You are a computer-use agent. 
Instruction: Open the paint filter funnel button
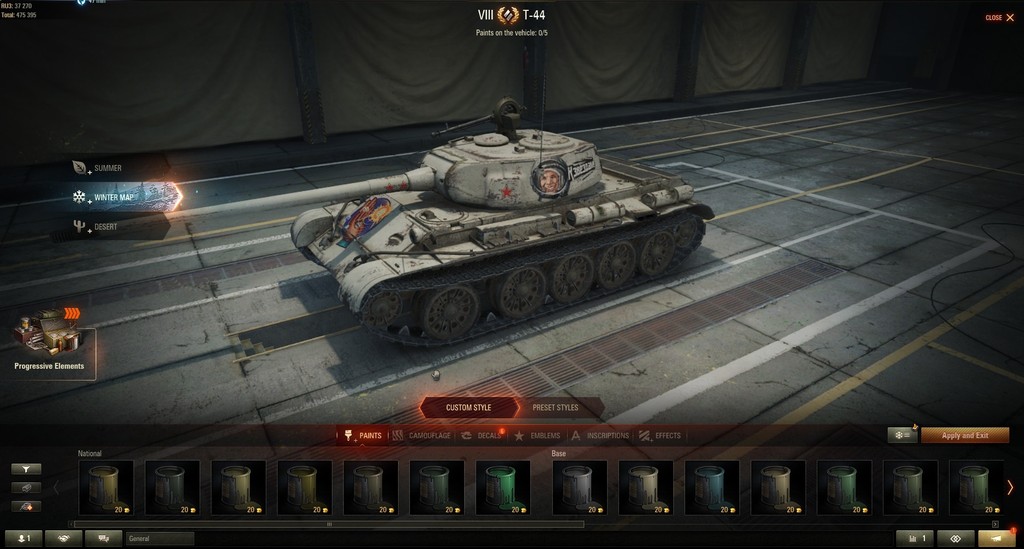pyautogui.click(x=26, y=468)
